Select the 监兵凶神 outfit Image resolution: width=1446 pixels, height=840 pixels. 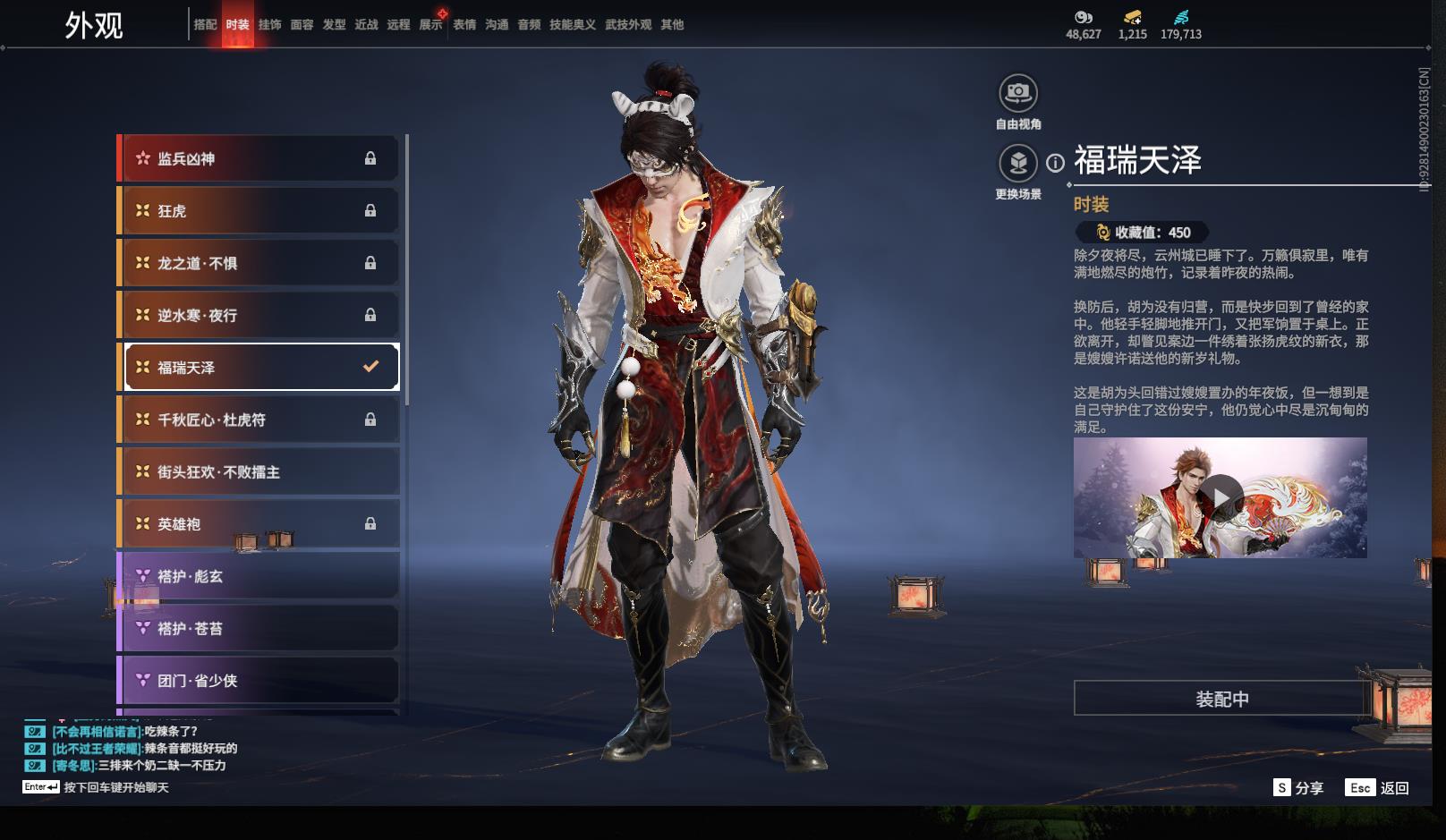pos(259,159)
